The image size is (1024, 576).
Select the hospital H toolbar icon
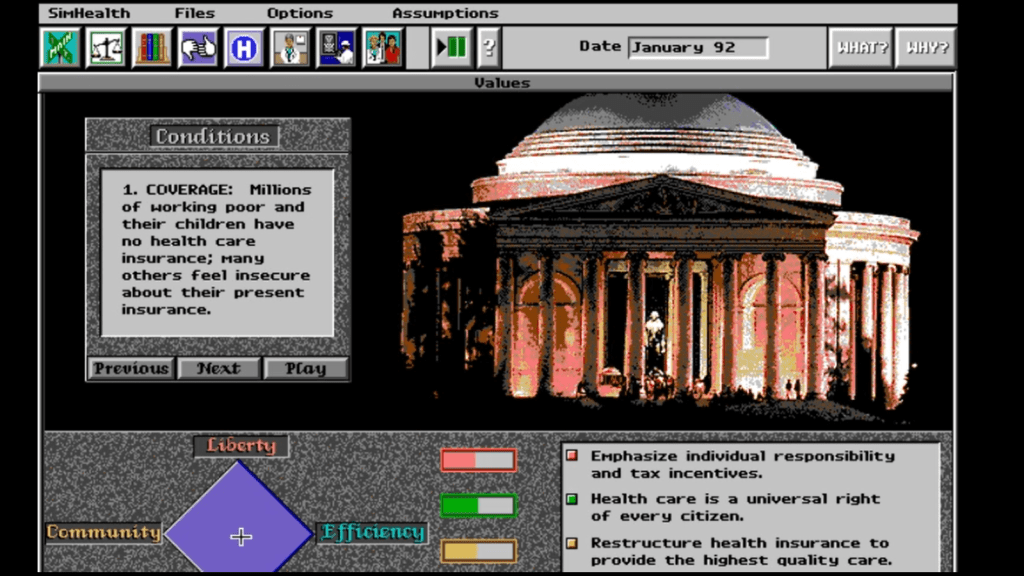tap(244, 48)
